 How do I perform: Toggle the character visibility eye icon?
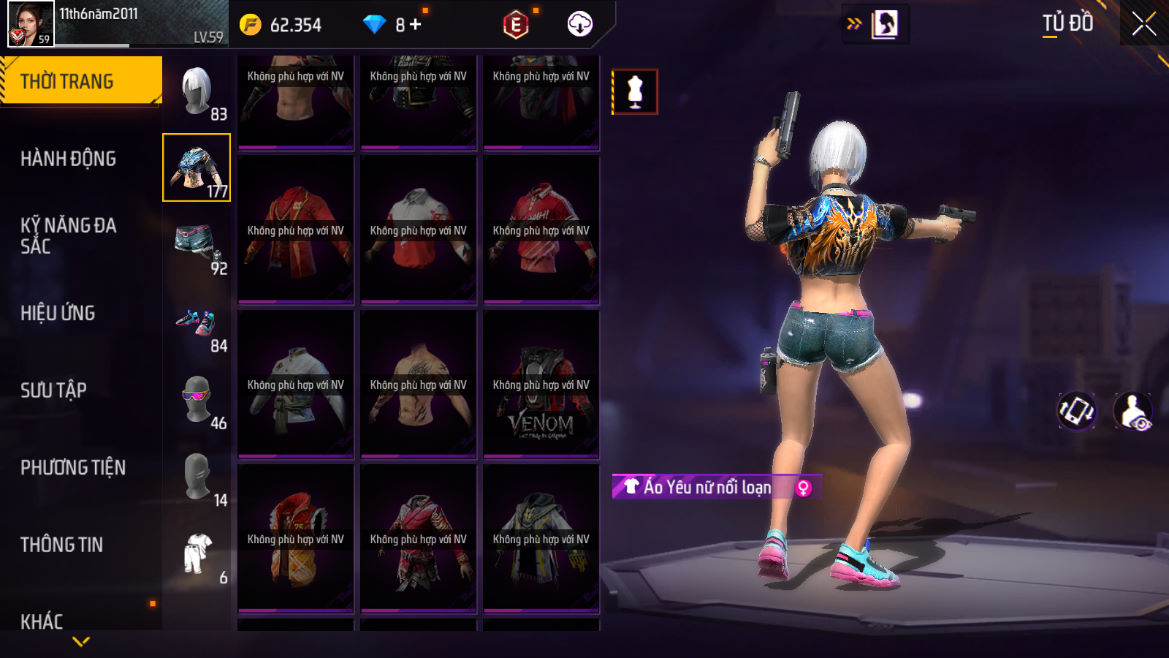point(1133,411)
